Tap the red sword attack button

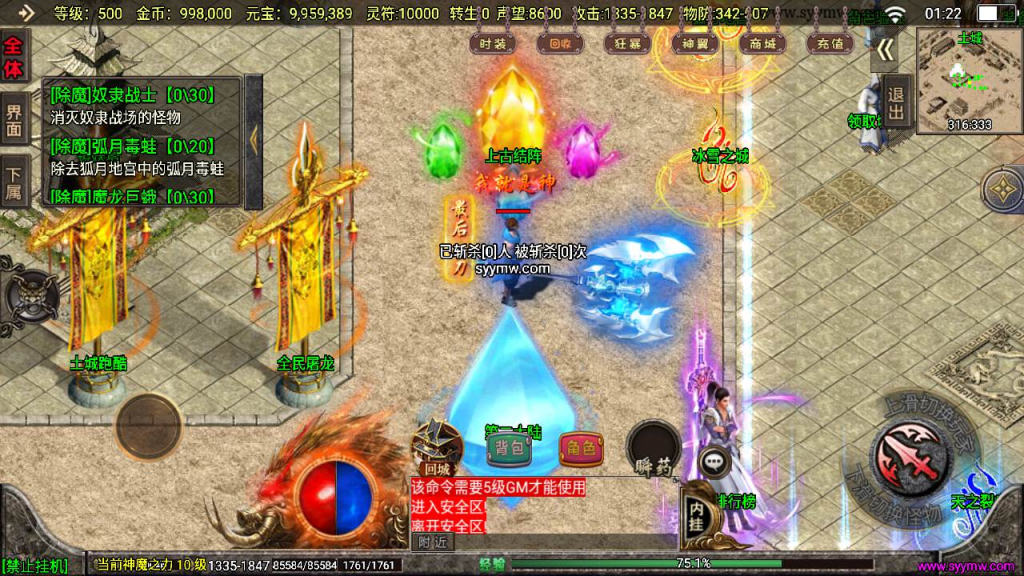pyautogui.click(x=911, y=455)
